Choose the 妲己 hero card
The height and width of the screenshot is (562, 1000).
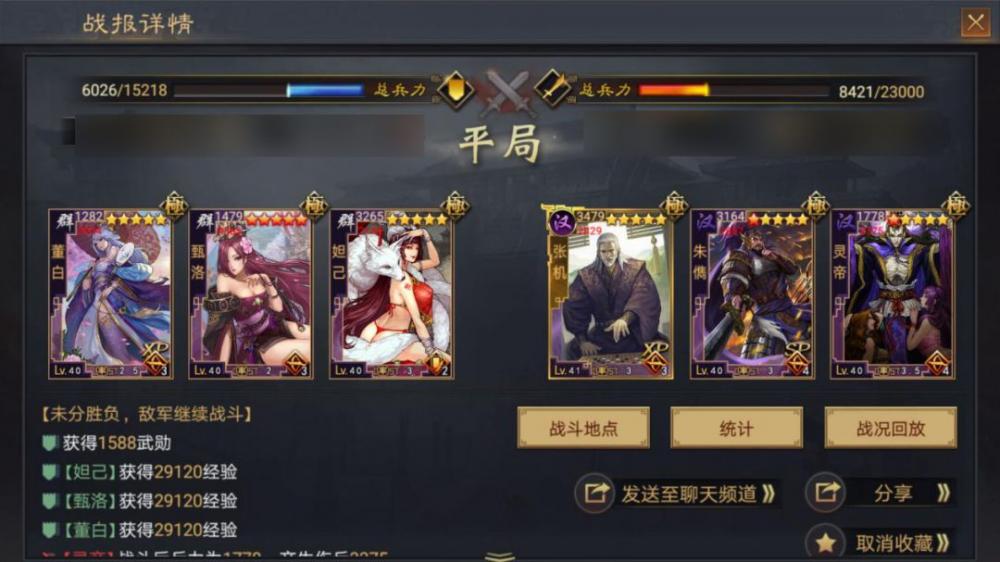click(391, 294)
